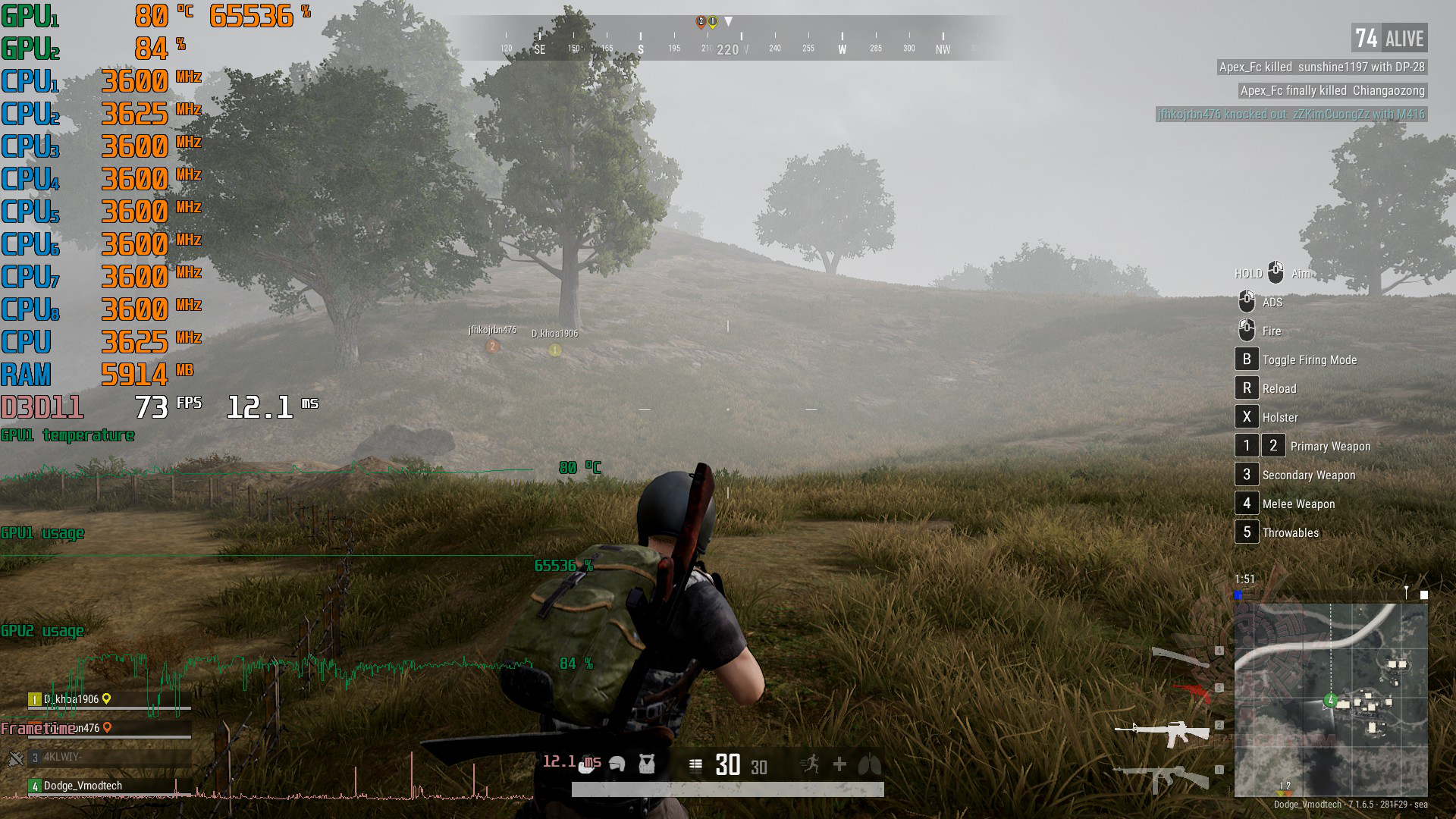
Task: Click the firing mode bullets icon
Action: [x=695, y=764]
